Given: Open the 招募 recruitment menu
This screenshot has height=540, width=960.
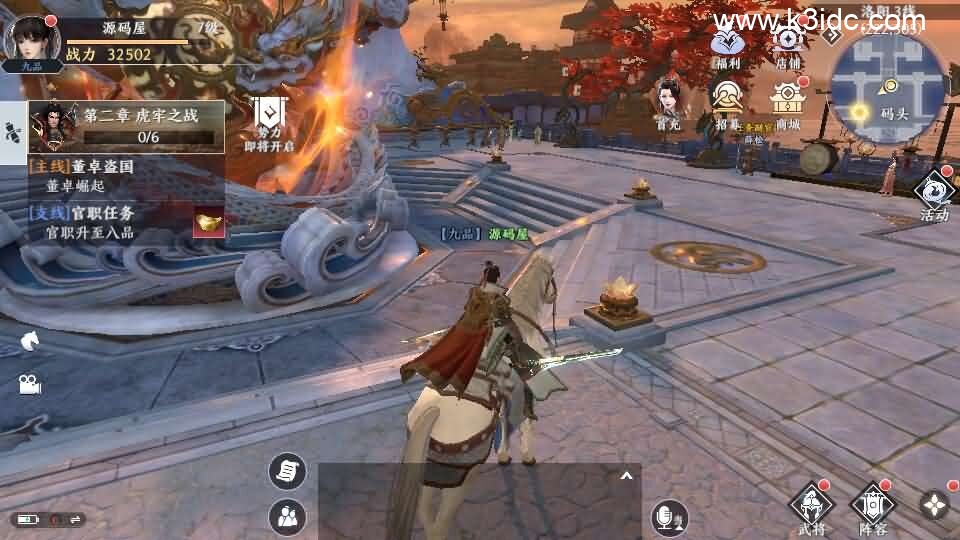Looking at the screenshot, I should pyautogui.click(x=727, y=104).
